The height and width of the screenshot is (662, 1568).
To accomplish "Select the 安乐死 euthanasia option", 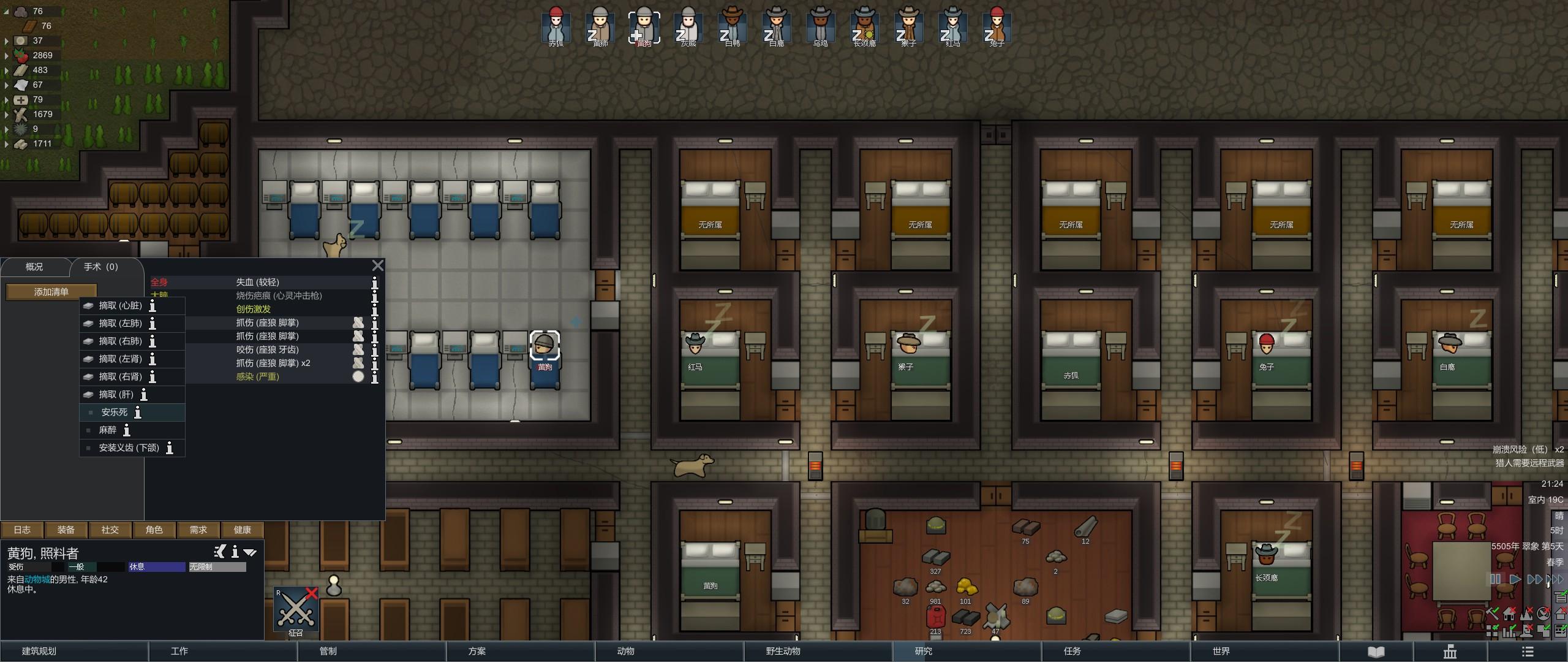I will (115, 413).
